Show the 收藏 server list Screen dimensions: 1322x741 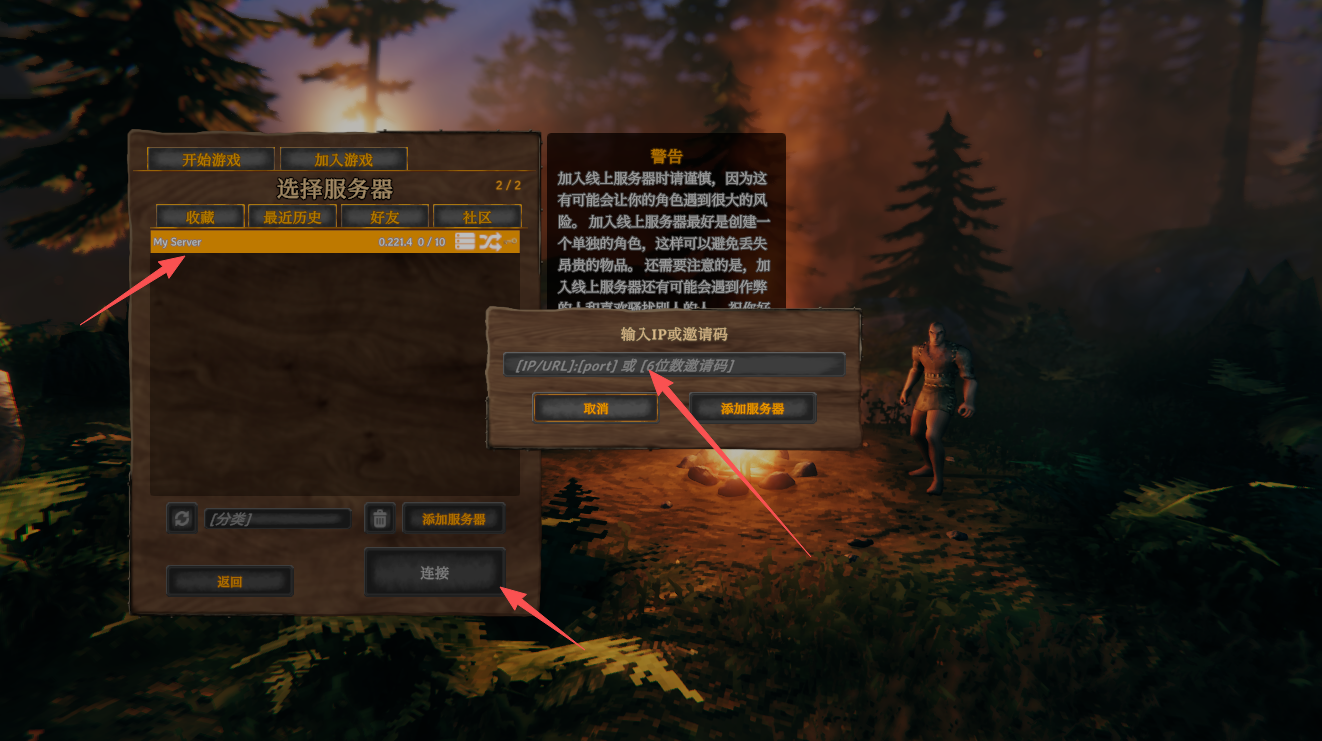click(200, 217)
